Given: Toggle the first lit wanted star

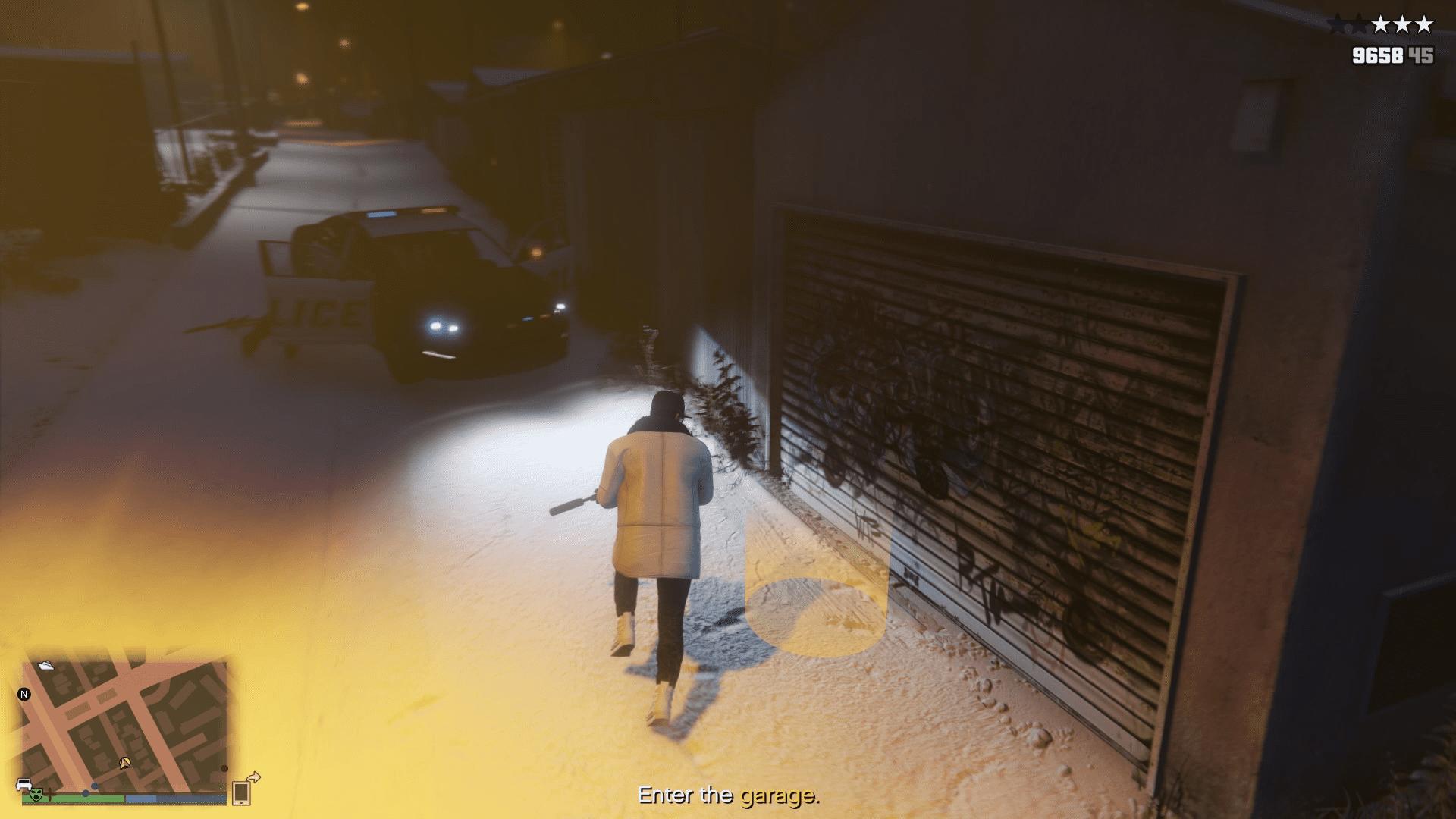Looking at the screenshot, I should (1380, 24).
